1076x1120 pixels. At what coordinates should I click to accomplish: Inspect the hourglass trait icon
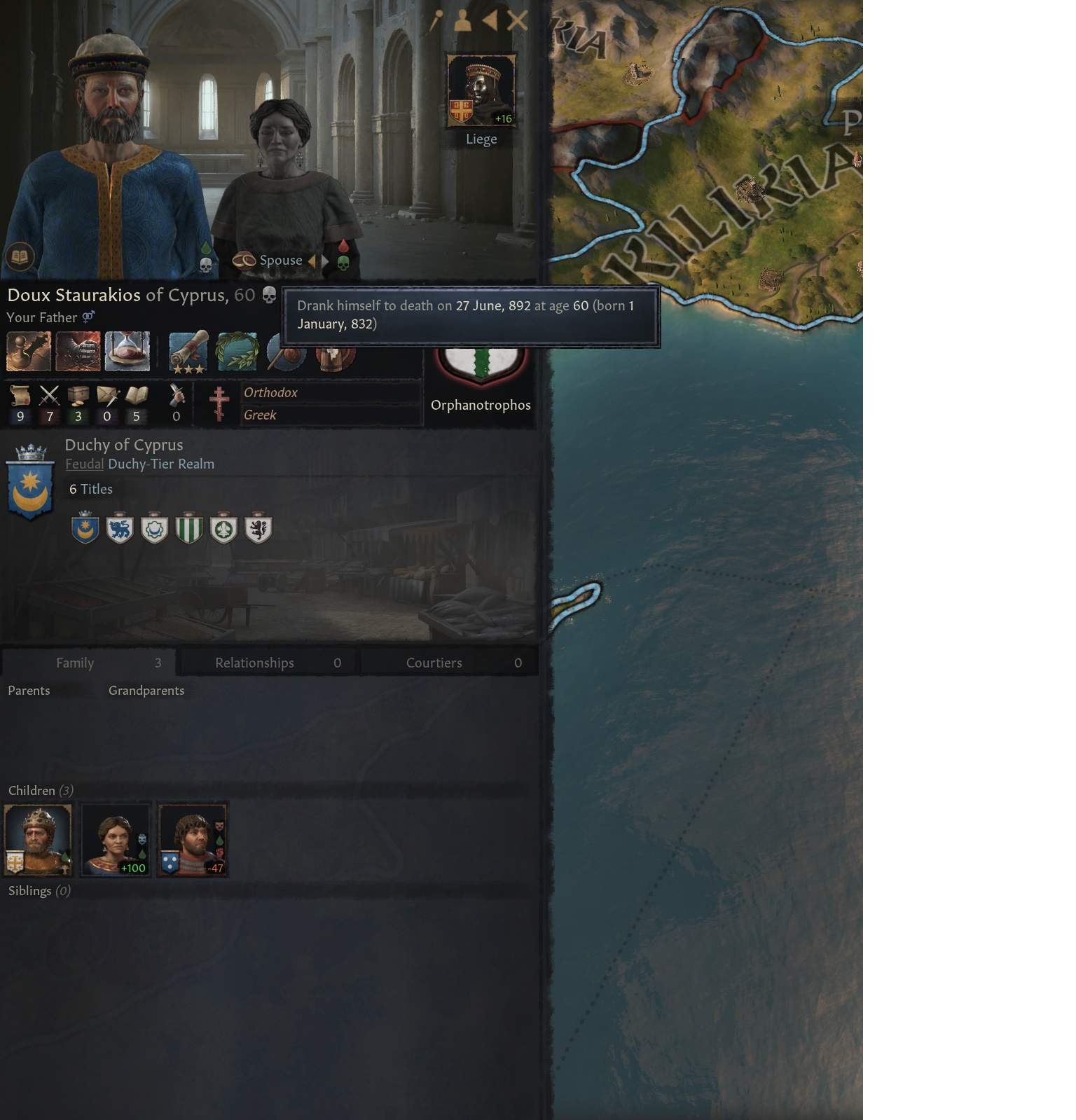point(127,351)
